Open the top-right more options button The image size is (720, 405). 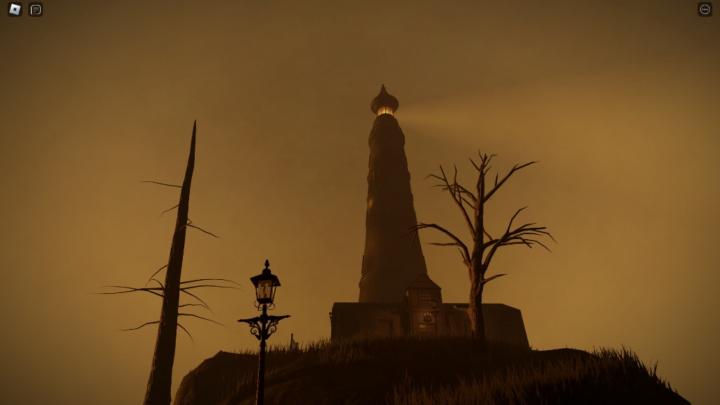(x=704, y=10)
